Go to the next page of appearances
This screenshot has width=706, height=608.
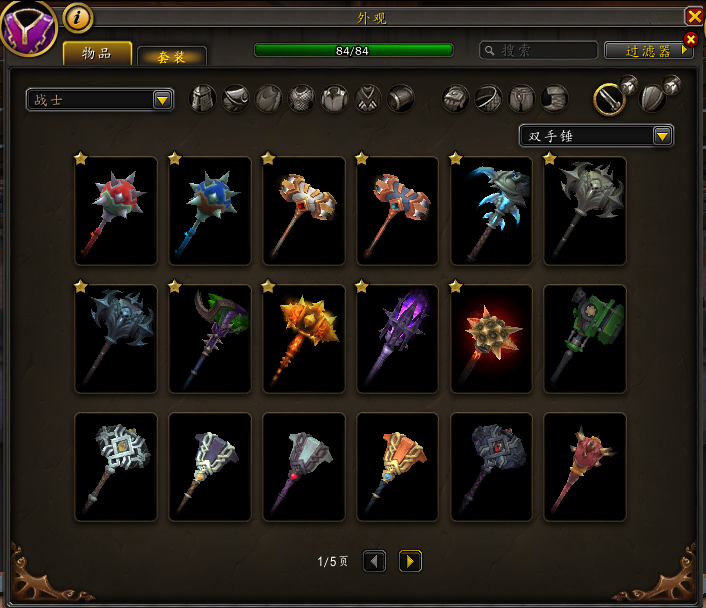click(x=410, y=561)
